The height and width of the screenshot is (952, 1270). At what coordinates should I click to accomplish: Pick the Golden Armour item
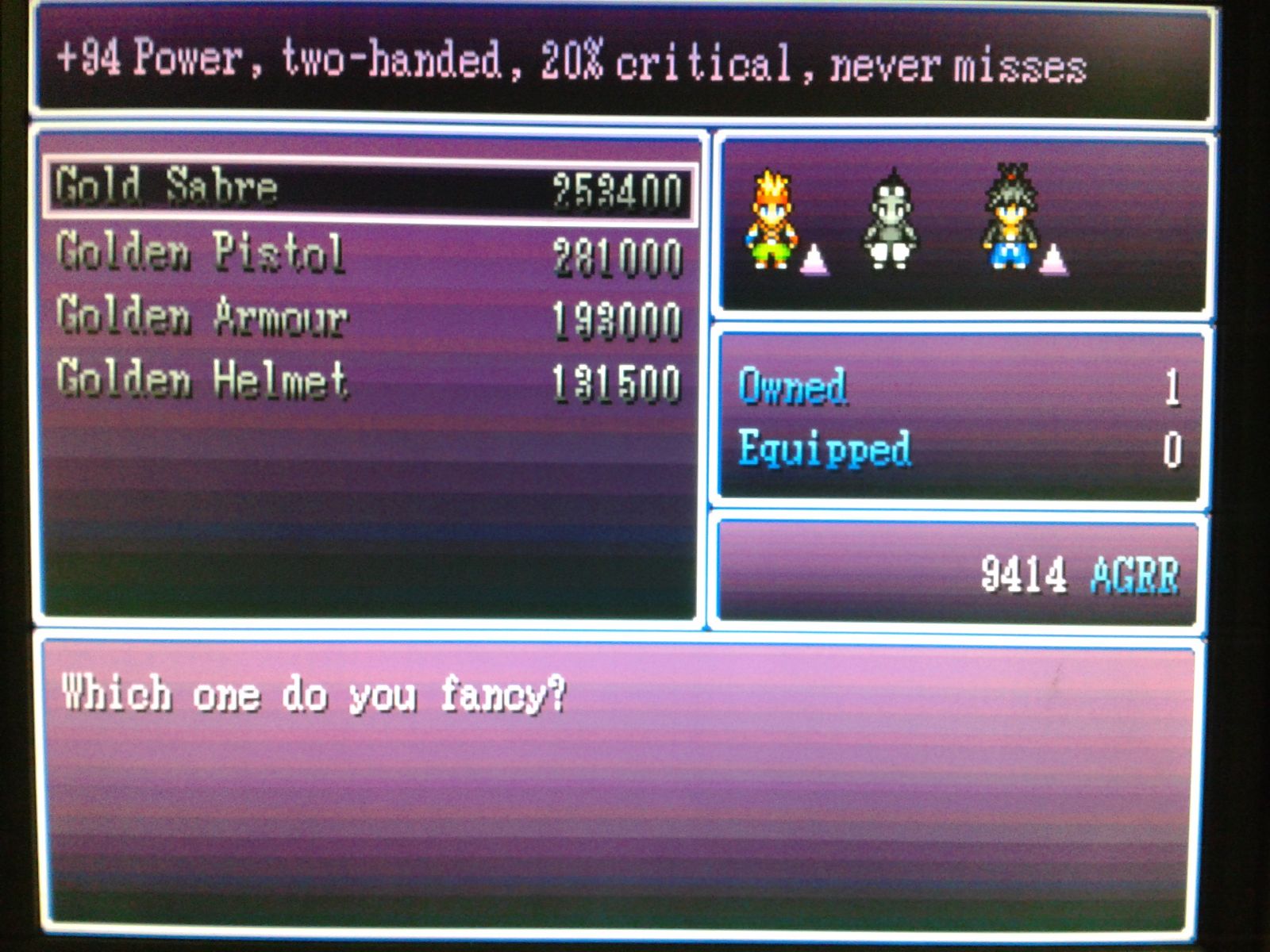pyautogui.click(x=369, y=317)
